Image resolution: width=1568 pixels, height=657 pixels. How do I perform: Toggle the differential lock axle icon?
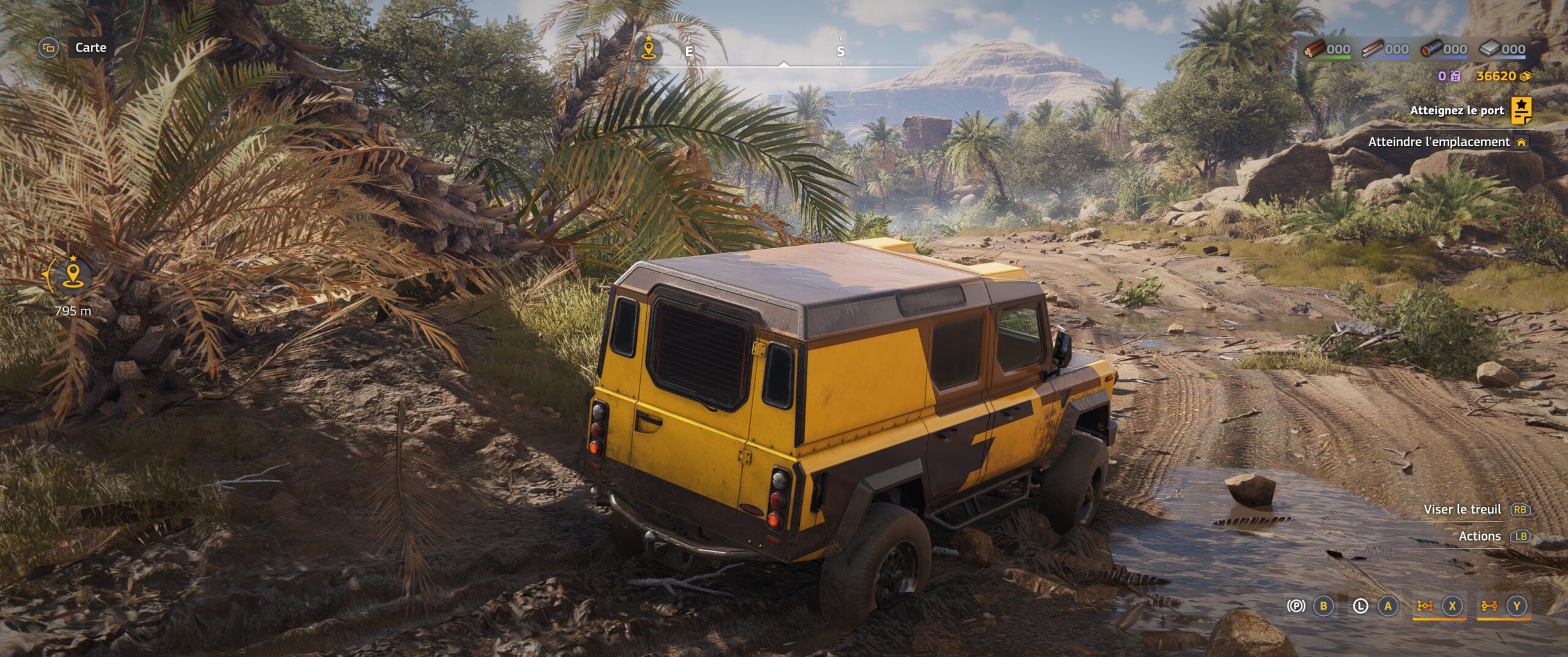pos(1489,606)
